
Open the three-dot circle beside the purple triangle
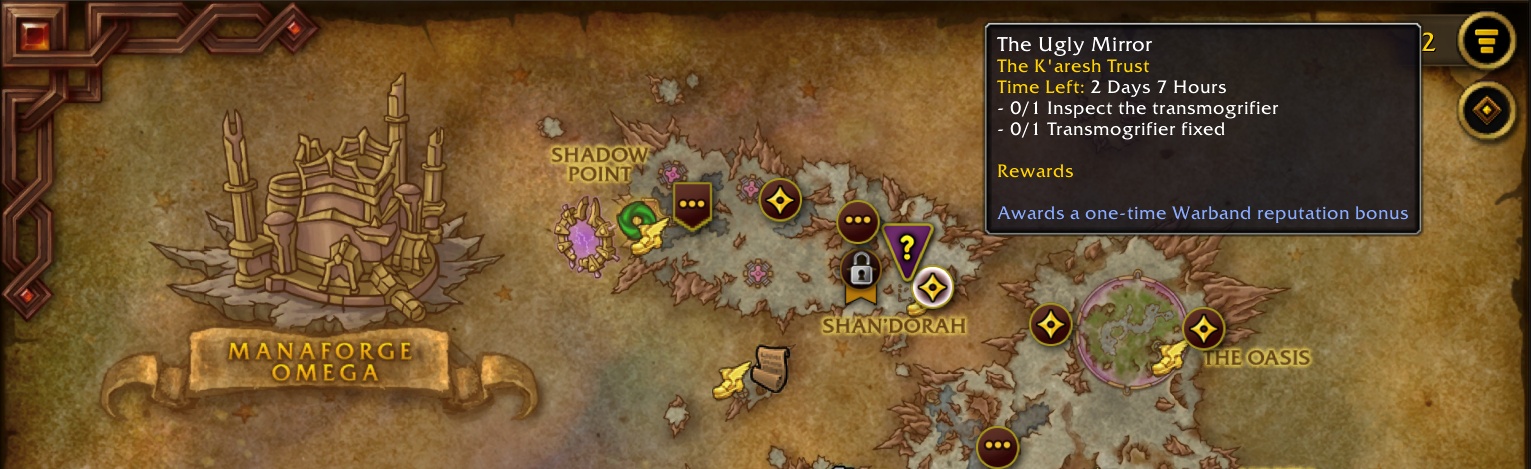click(857, 221)
